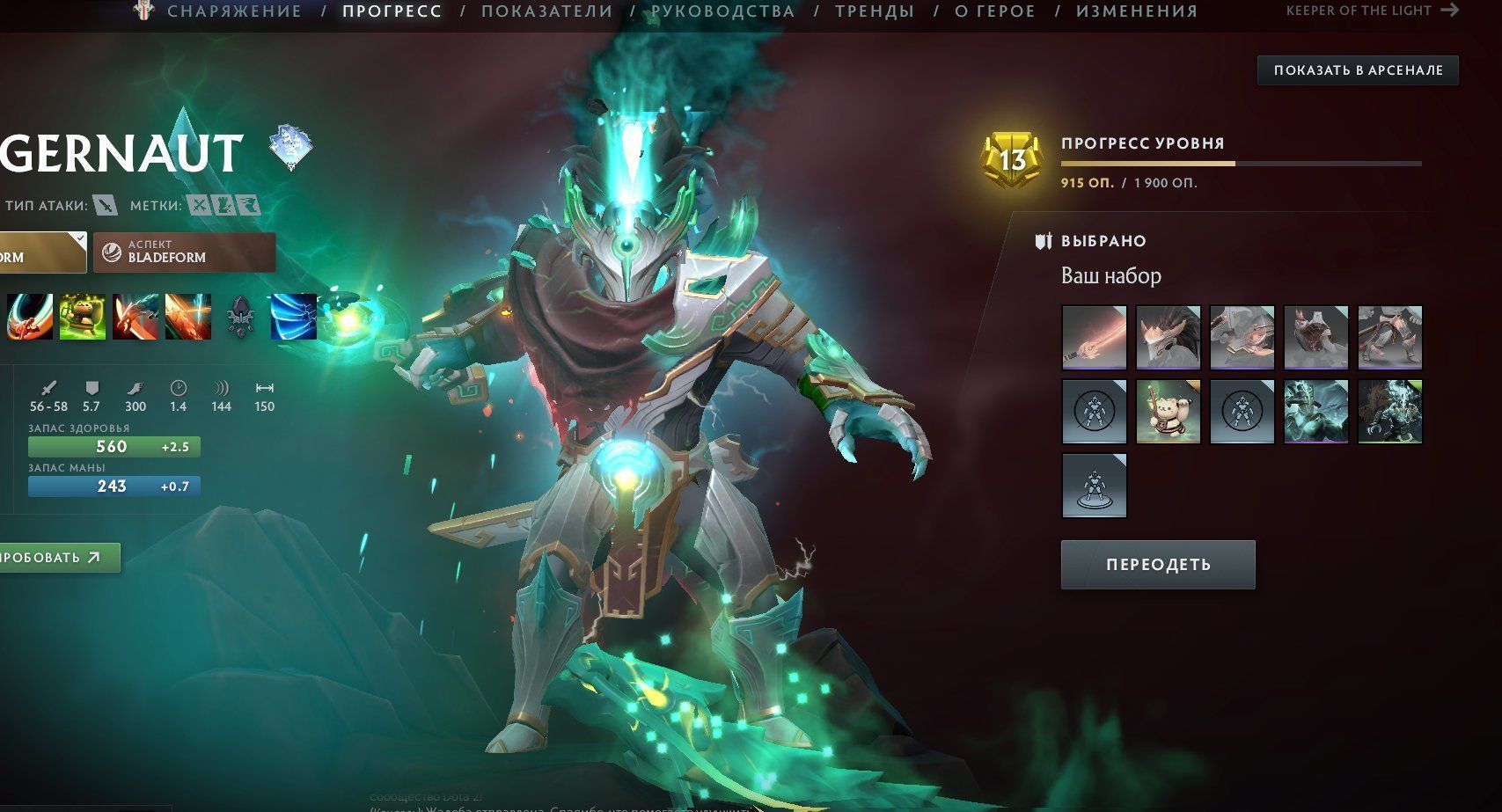
Task: View the Blade Fury ability icon
Action: (x=30, y=317)
